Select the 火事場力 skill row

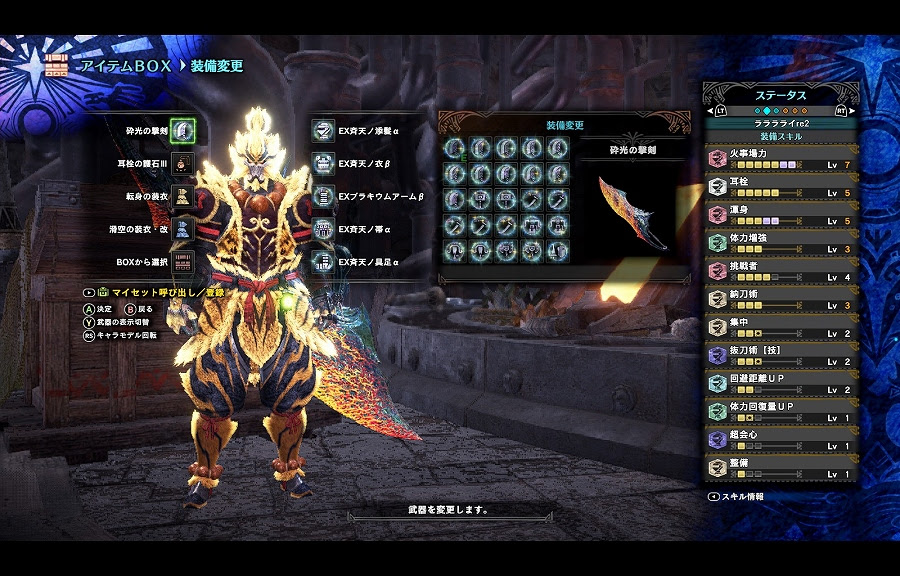(x=781, y=158)
